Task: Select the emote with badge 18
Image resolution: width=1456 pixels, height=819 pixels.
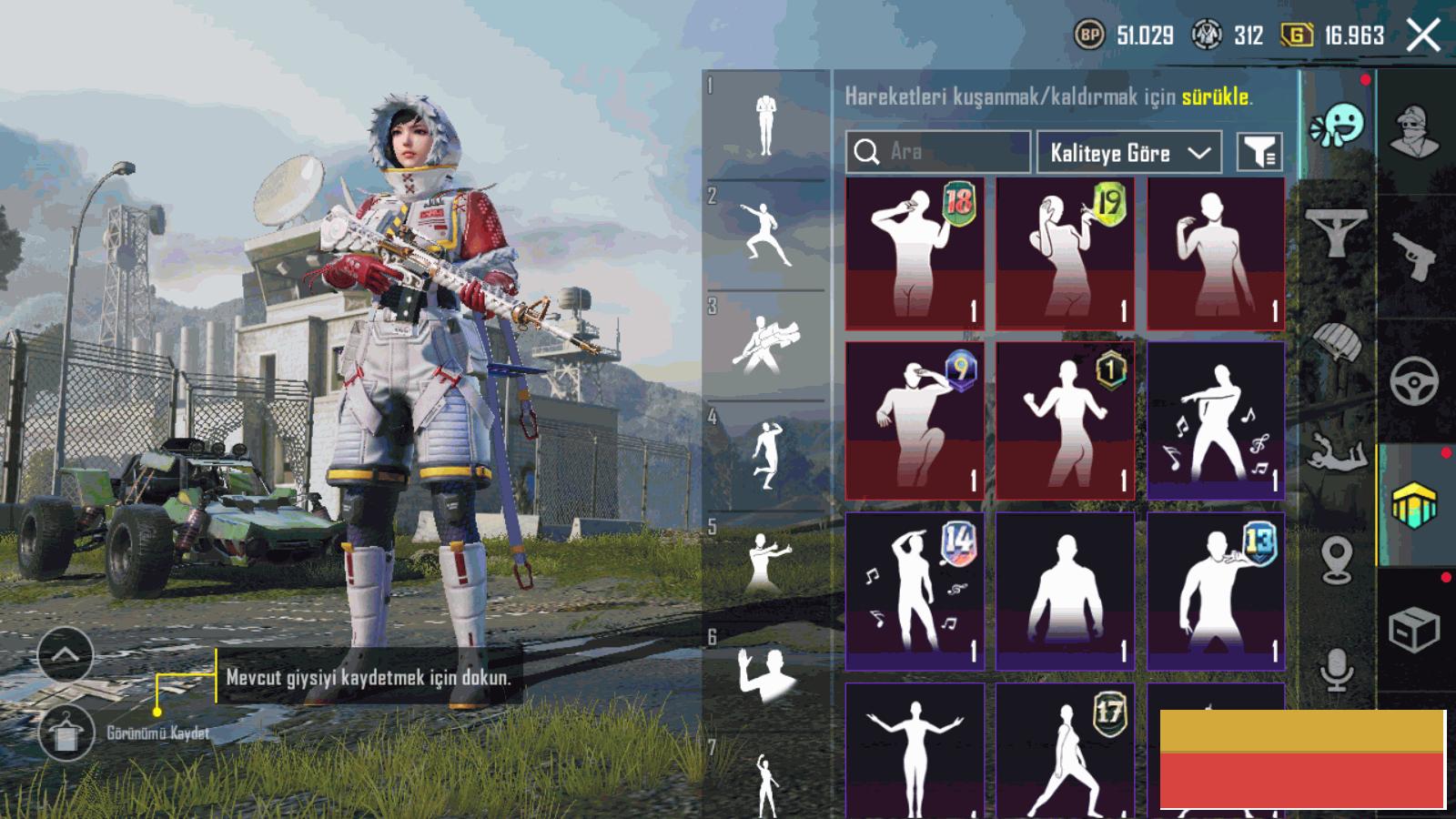Action: (915, 254)
